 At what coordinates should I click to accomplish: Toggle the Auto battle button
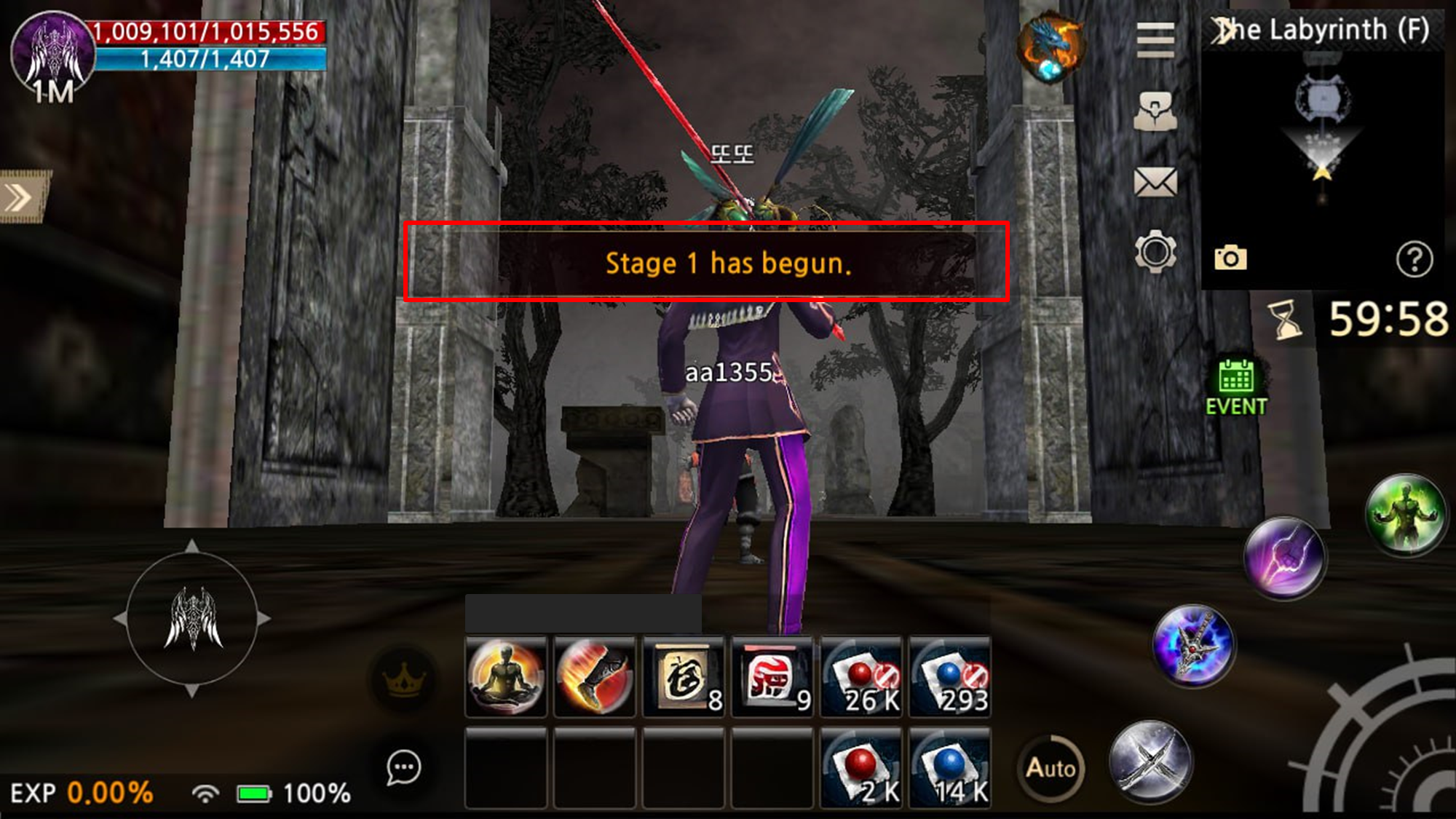[x=1051, y=768]
